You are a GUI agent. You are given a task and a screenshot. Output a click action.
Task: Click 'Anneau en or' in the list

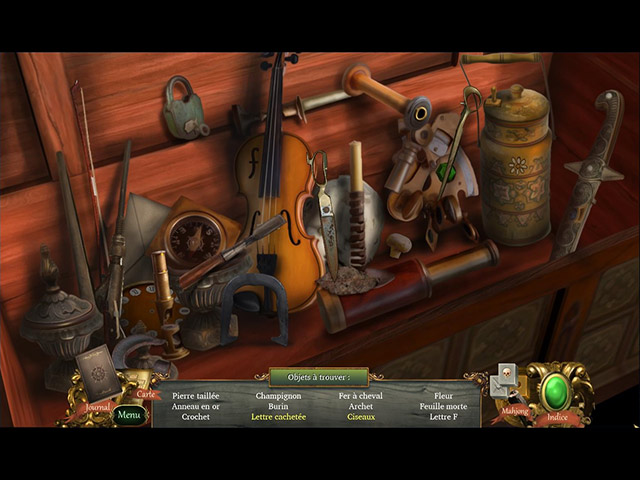[x=196, y=407]
